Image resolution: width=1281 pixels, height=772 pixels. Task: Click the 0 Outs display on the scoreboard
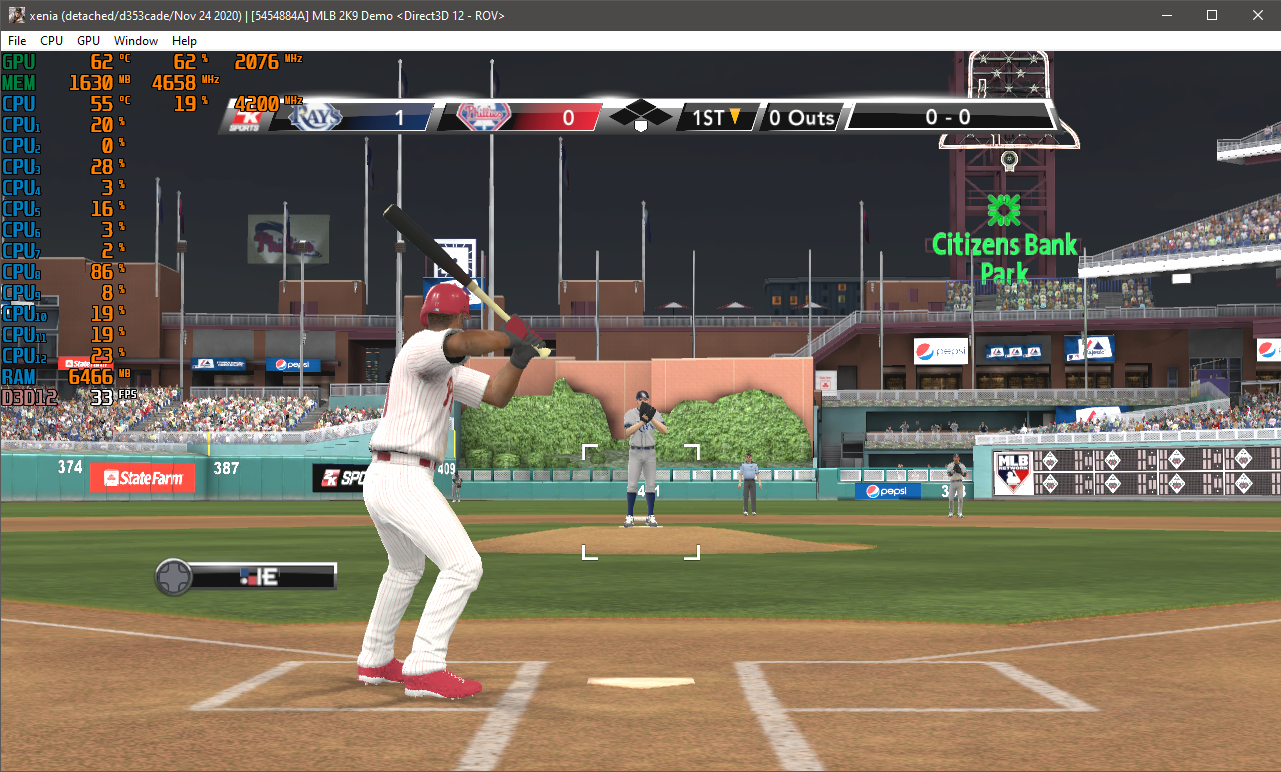click(801, 117)
